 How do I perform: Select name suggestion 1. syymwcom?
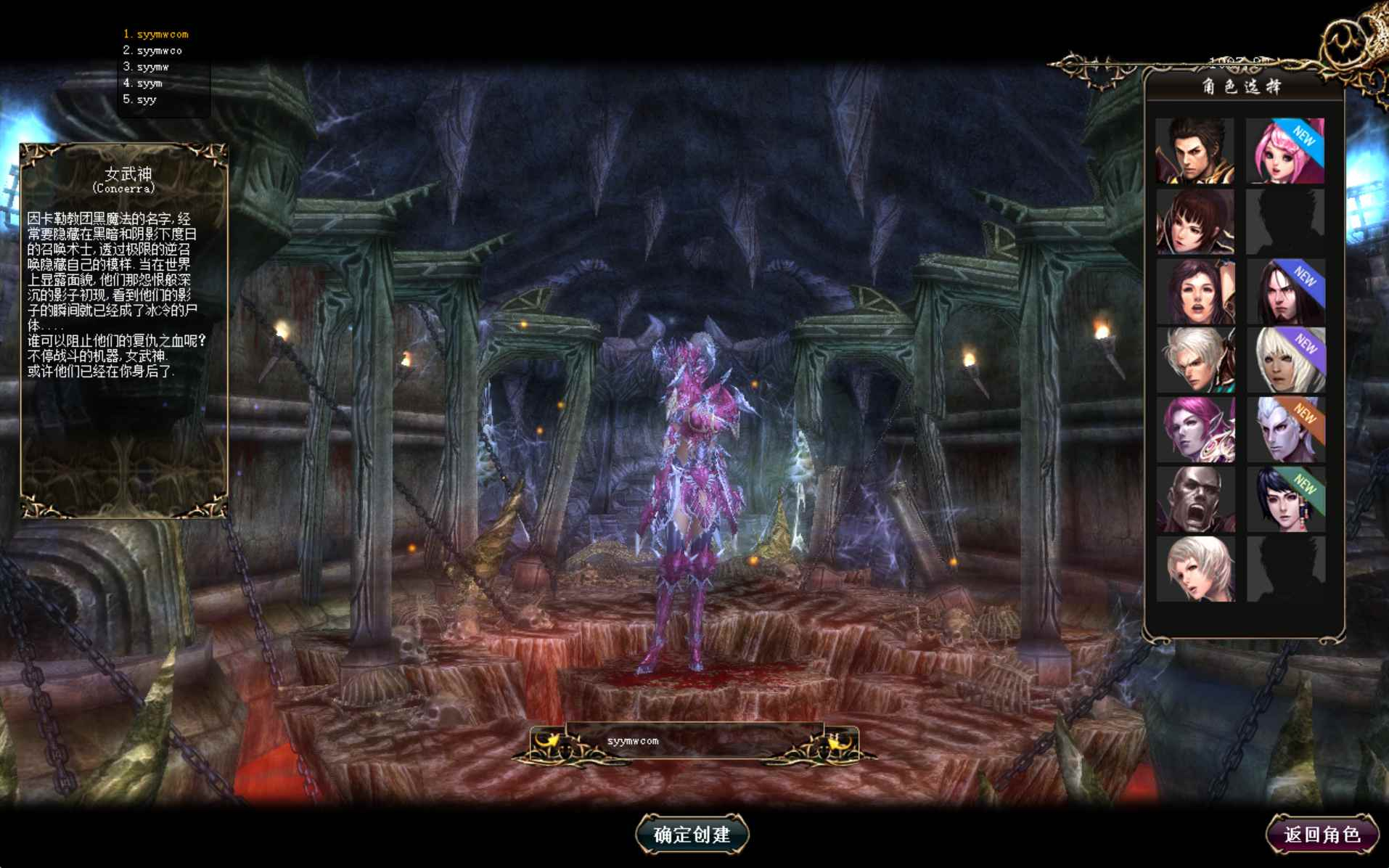(x=157, y=33)
